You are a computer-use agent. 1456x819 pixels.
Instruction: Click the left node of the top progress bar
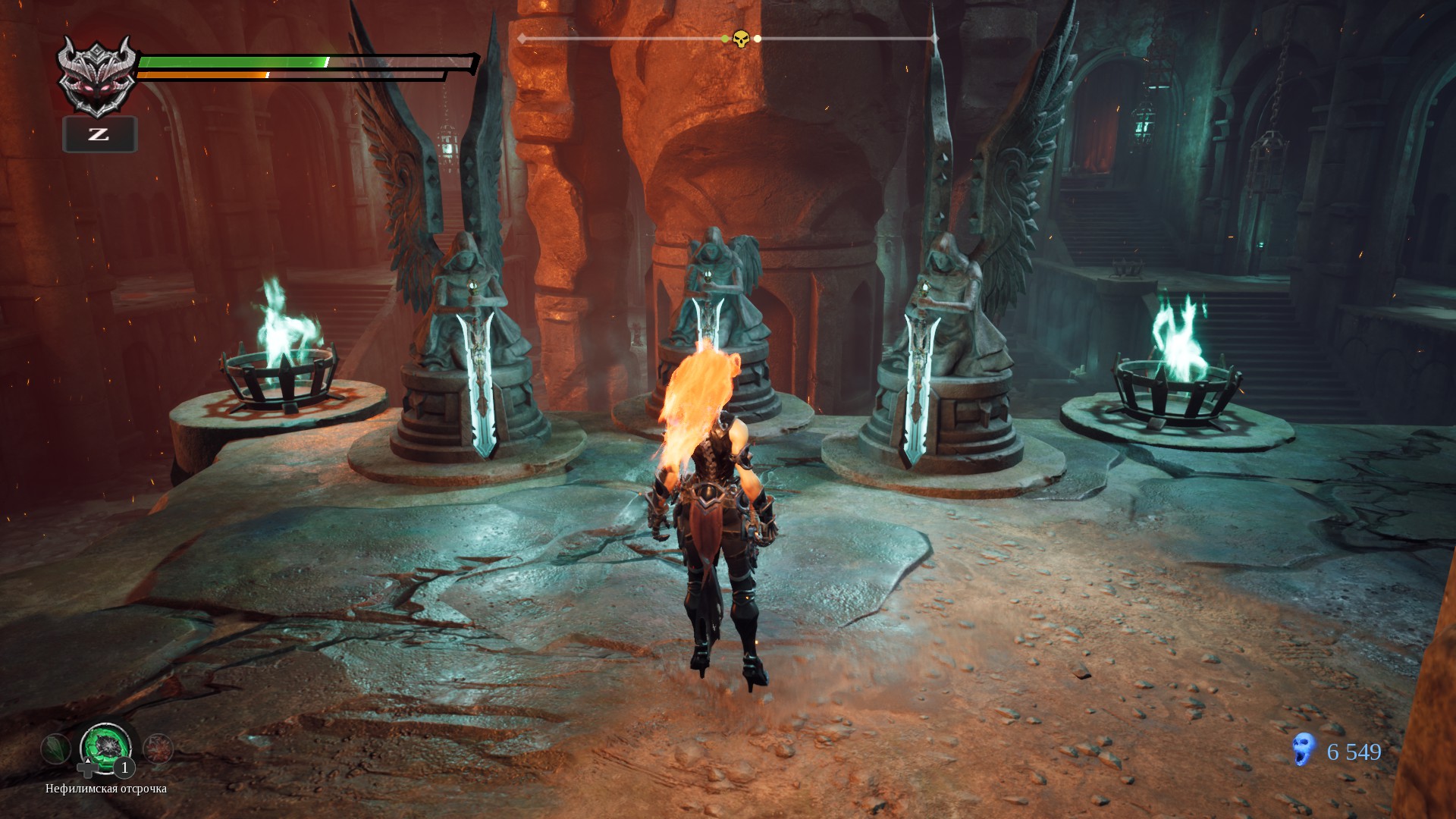(520, 37)
